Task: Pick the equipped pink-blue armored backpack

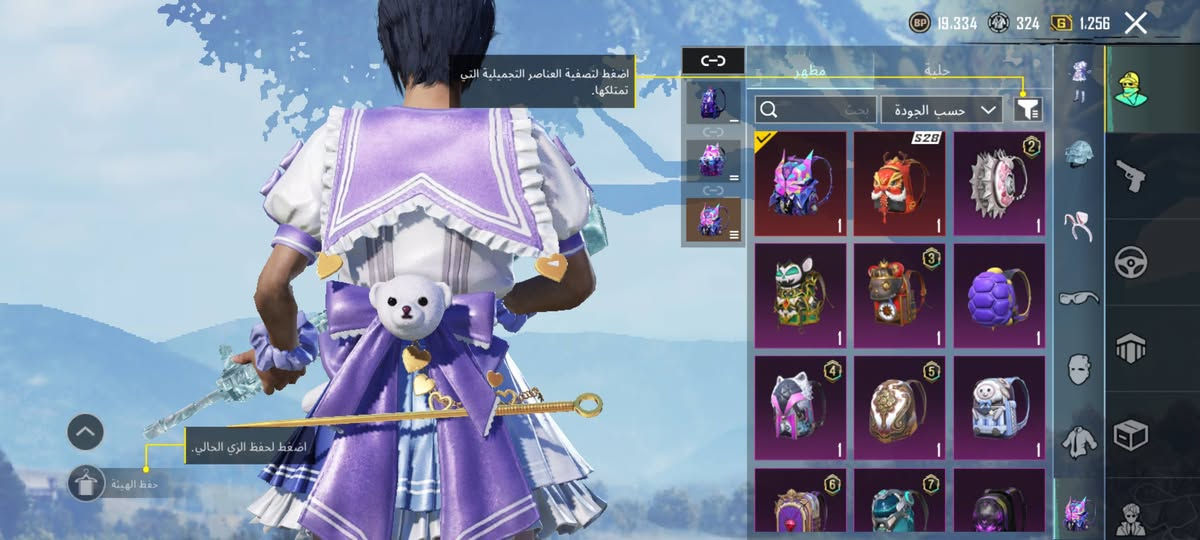Action: [800, 184]
